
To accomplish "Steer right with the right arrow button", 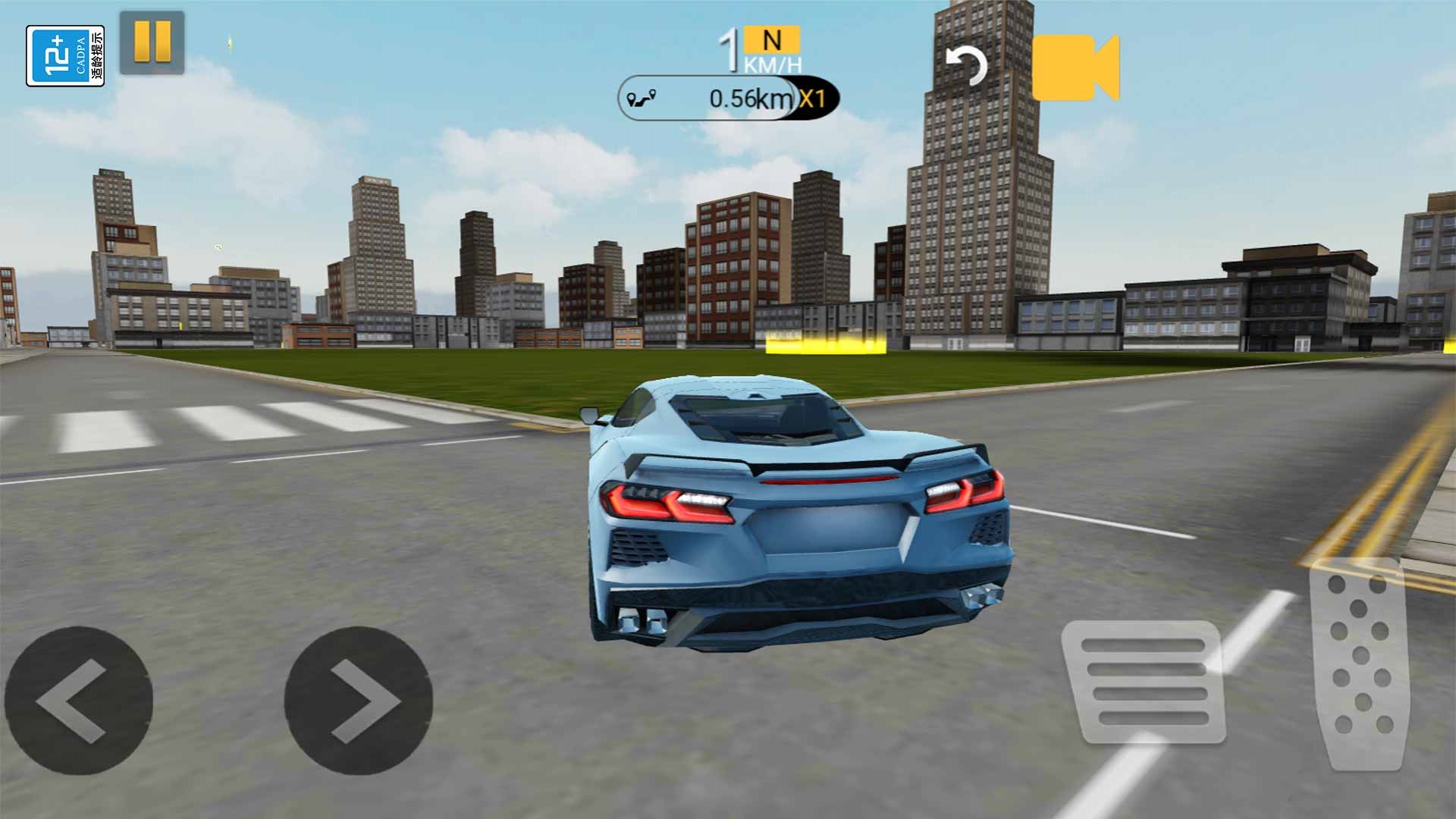I will click(358, 701).
